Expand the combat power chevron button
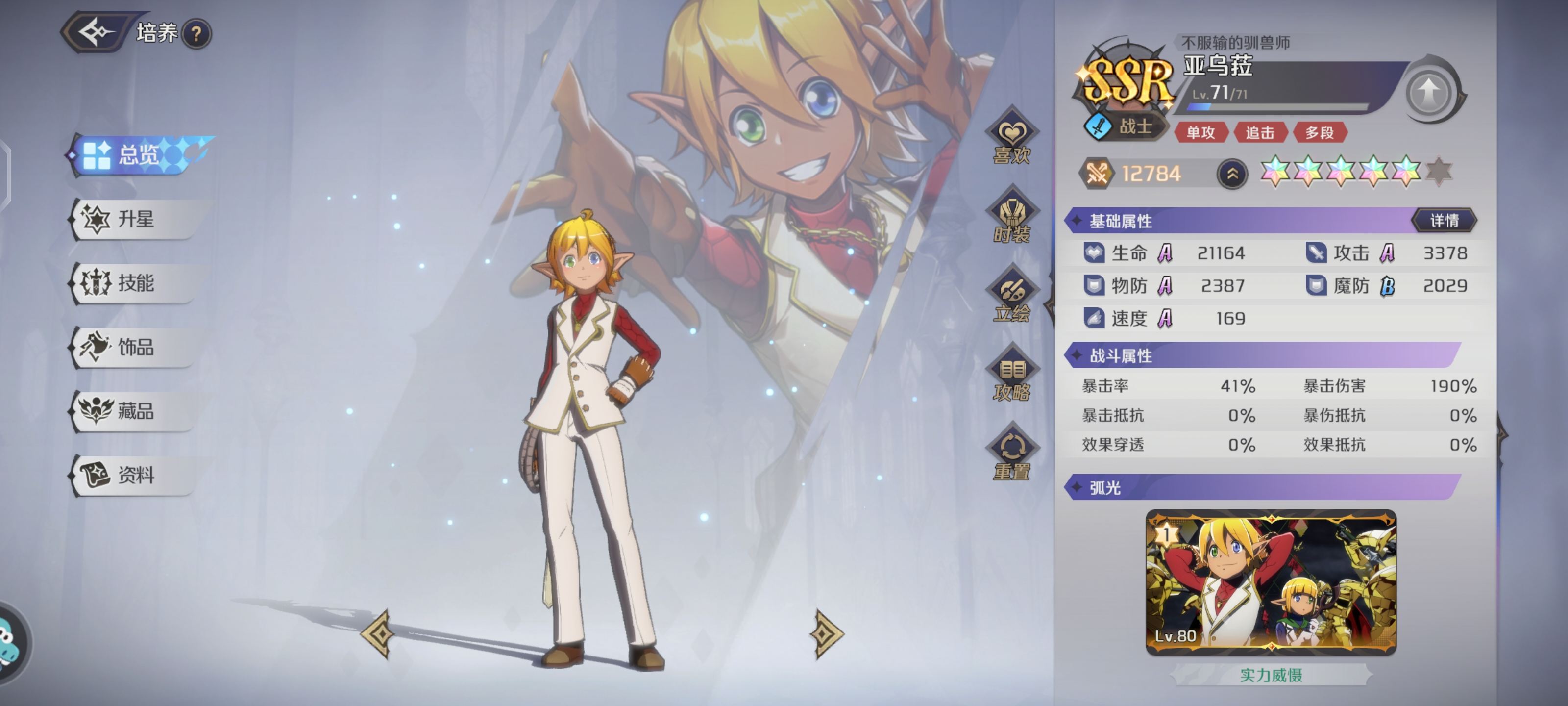The width and height of the screenshot is (1568, 706). [1232, 174]
